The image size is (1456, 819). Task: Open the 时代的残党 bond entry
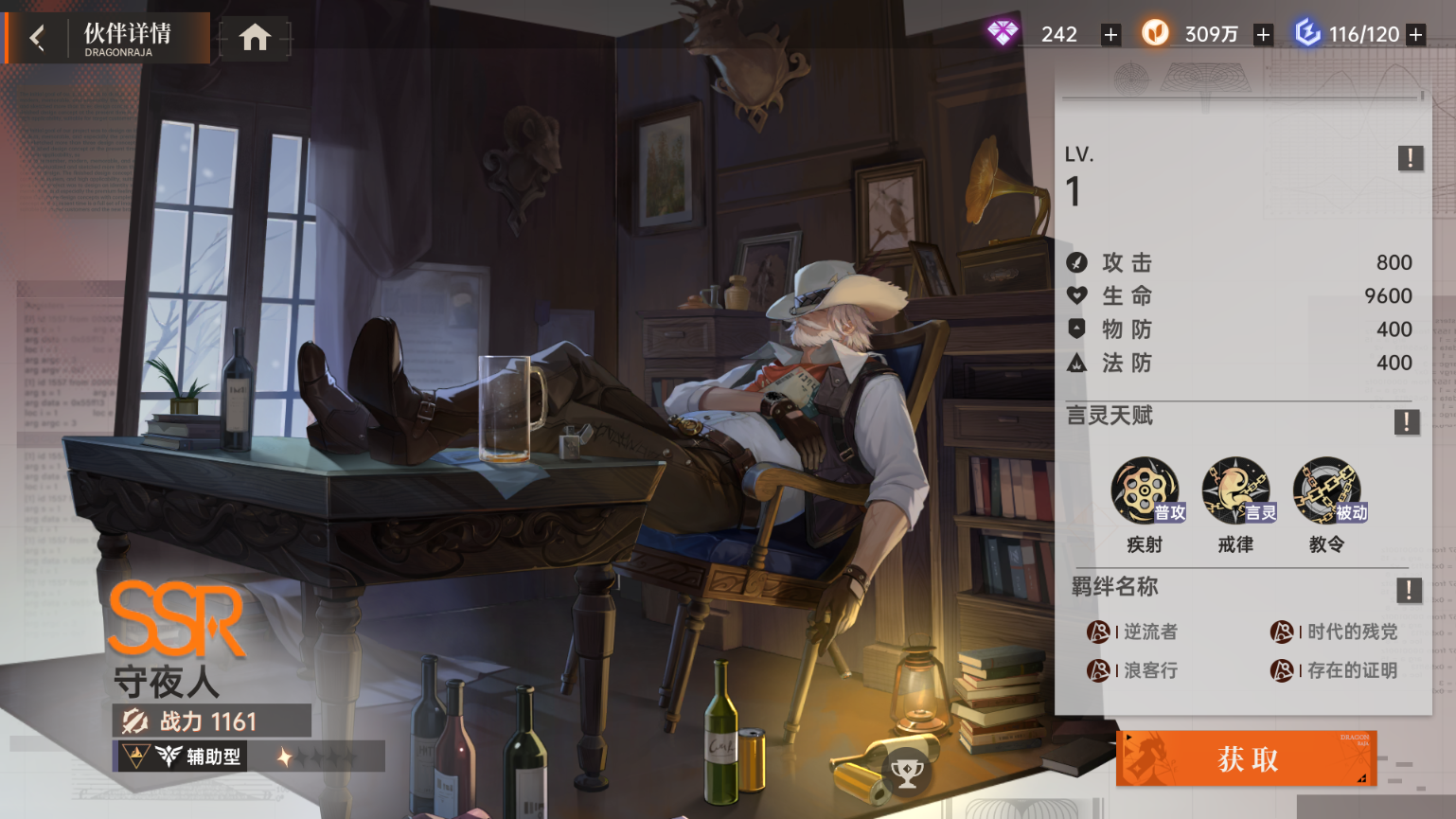pos(1335,632)
